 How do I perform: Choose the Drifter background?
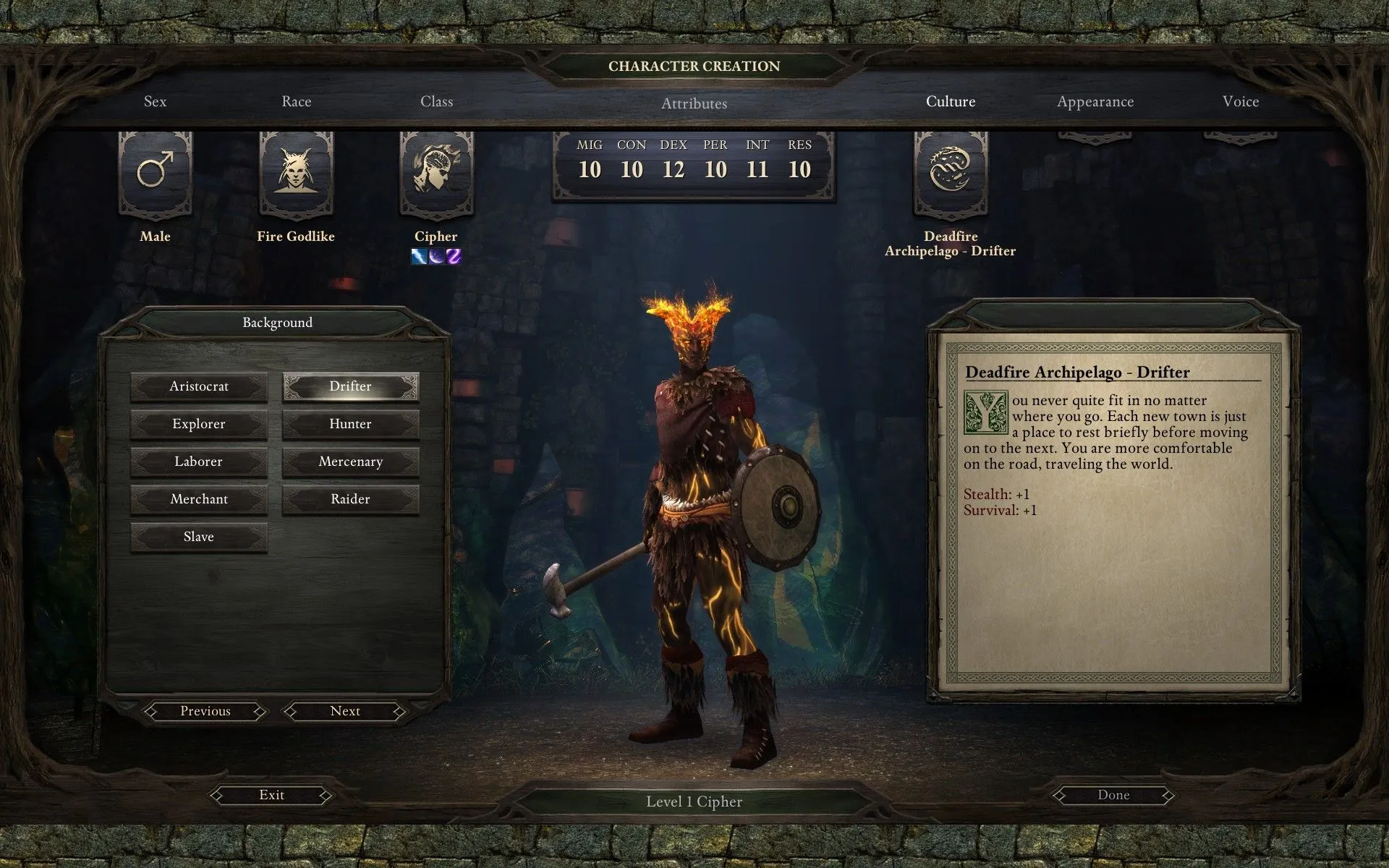pos(350,386)
